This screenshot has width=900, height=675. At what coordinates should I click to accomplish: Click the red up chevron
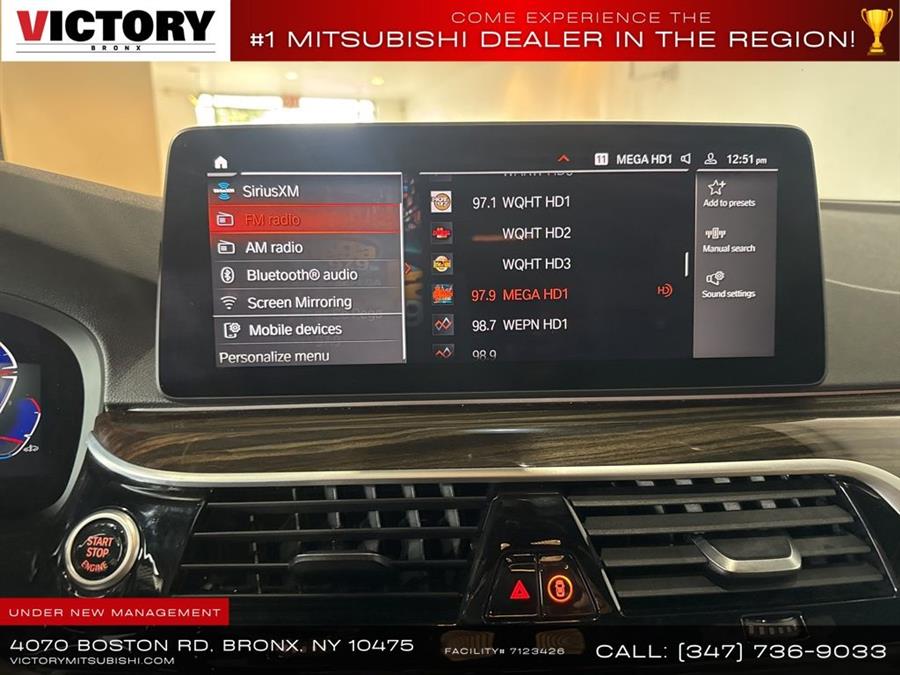(563, 159)
